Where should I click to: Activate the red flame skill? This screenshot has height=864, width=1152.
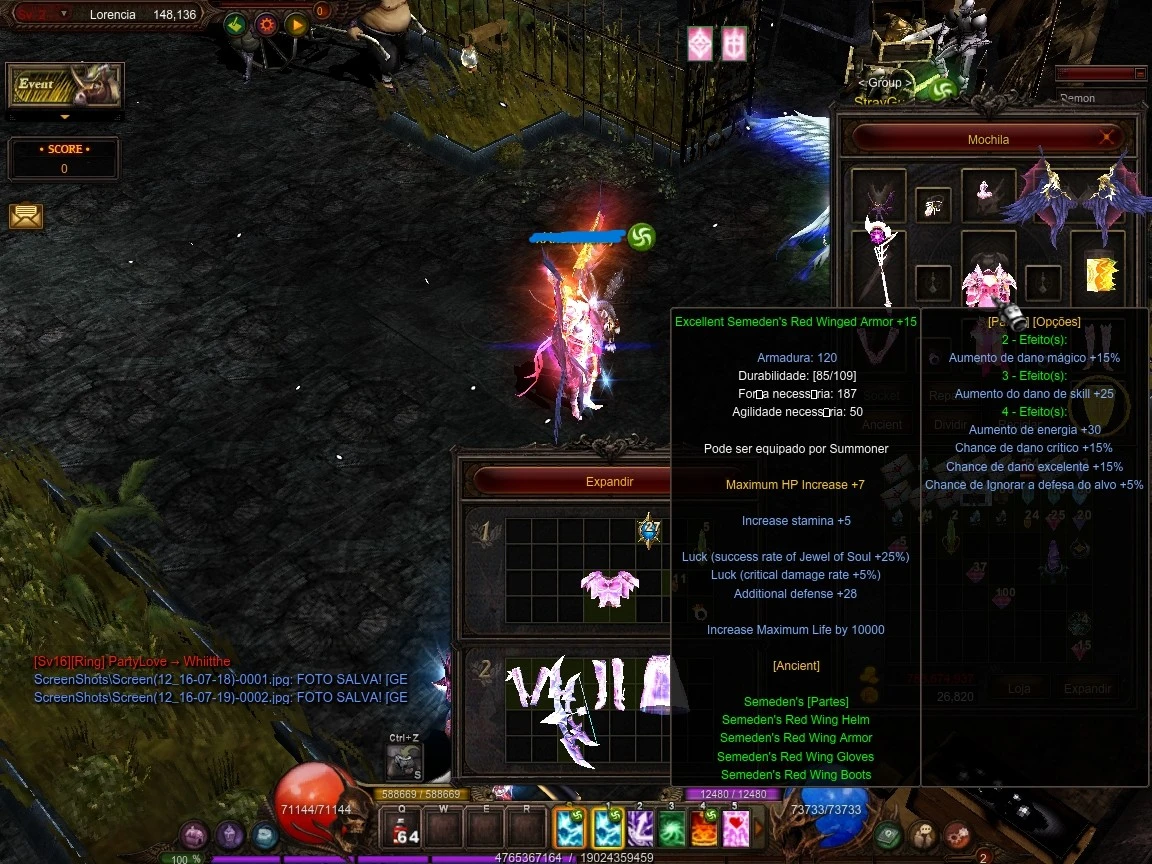(x=704, y=829)
